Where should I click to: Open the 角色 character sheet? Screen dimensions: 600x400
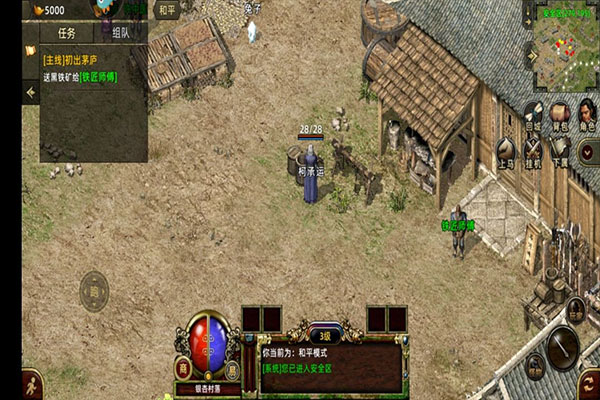click(x=587, y=113)
